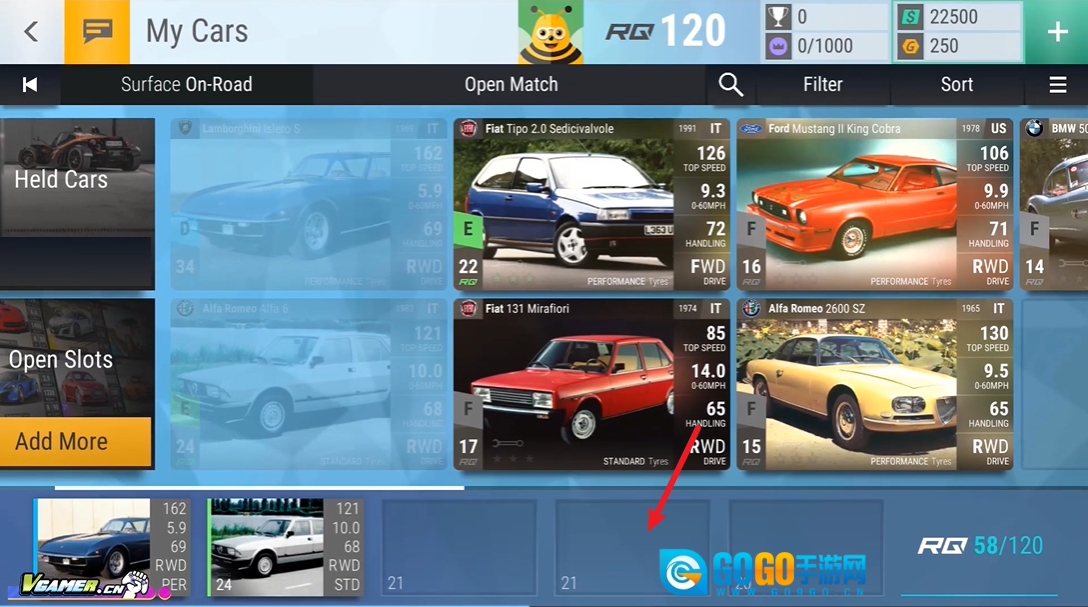Screen dimensions: 1088x607
Task: Jump to start with skip-back icon
Action: click(x=30, y=85)
